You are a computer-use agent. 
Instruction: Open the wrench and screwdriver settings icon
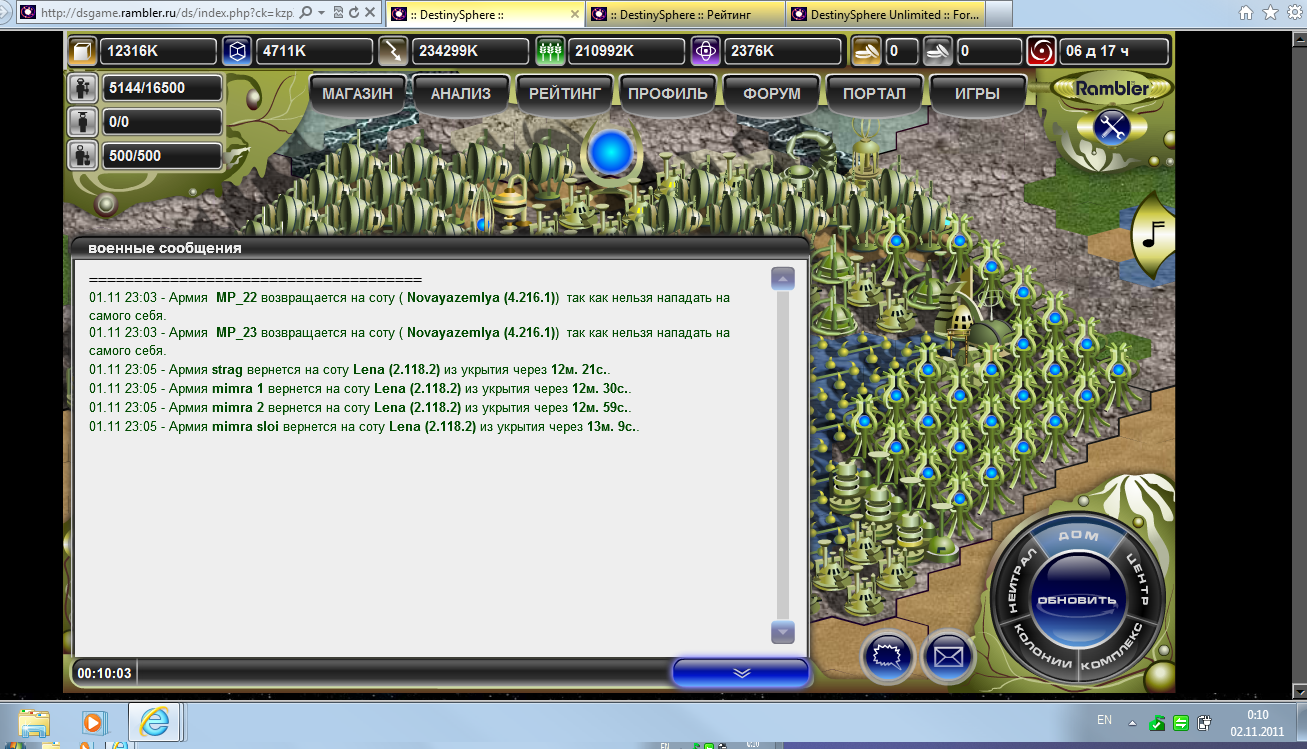click(1112, 127)
